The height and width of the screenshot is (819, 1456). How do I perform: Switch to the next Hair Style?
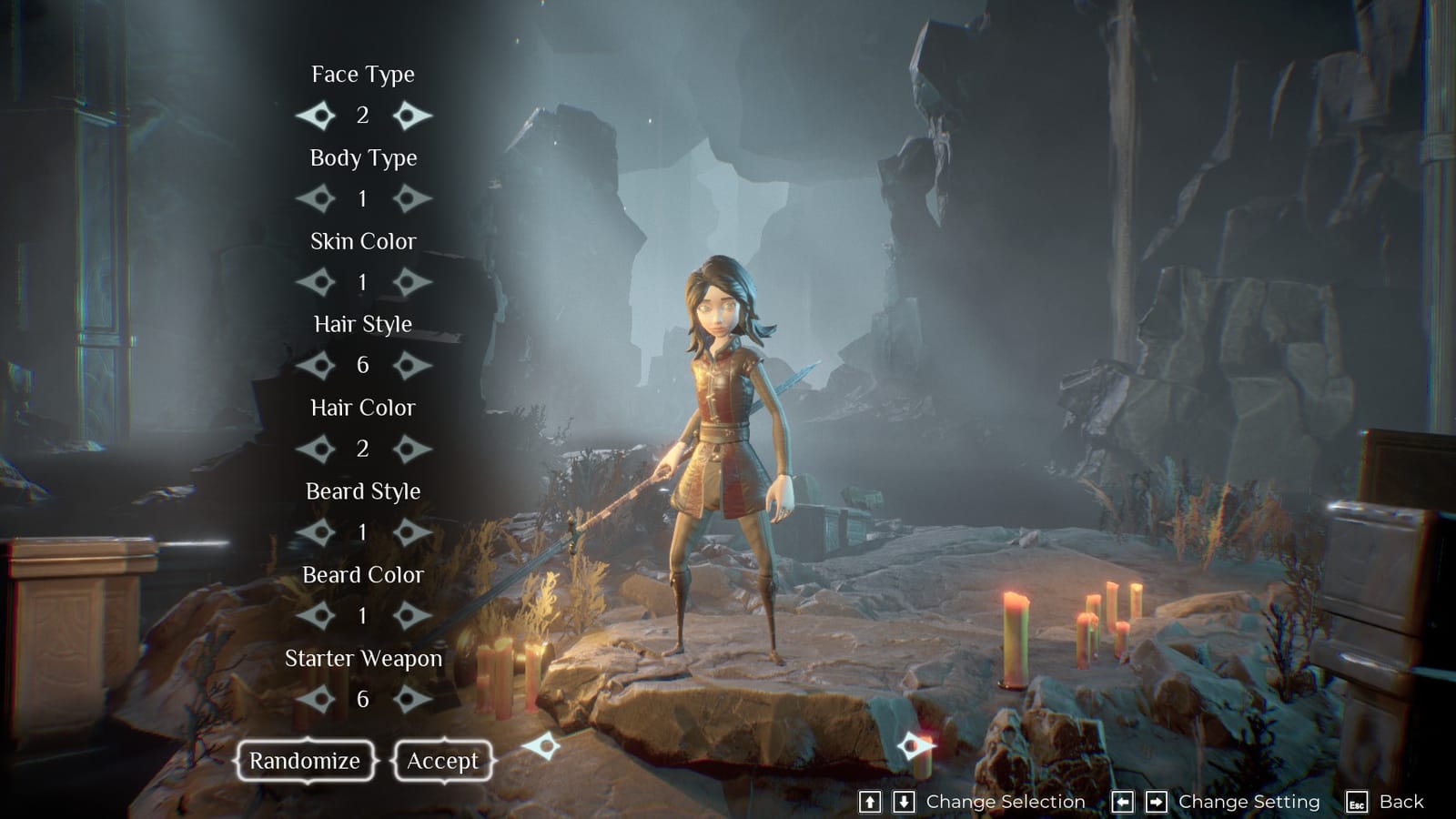coord(410,366)
